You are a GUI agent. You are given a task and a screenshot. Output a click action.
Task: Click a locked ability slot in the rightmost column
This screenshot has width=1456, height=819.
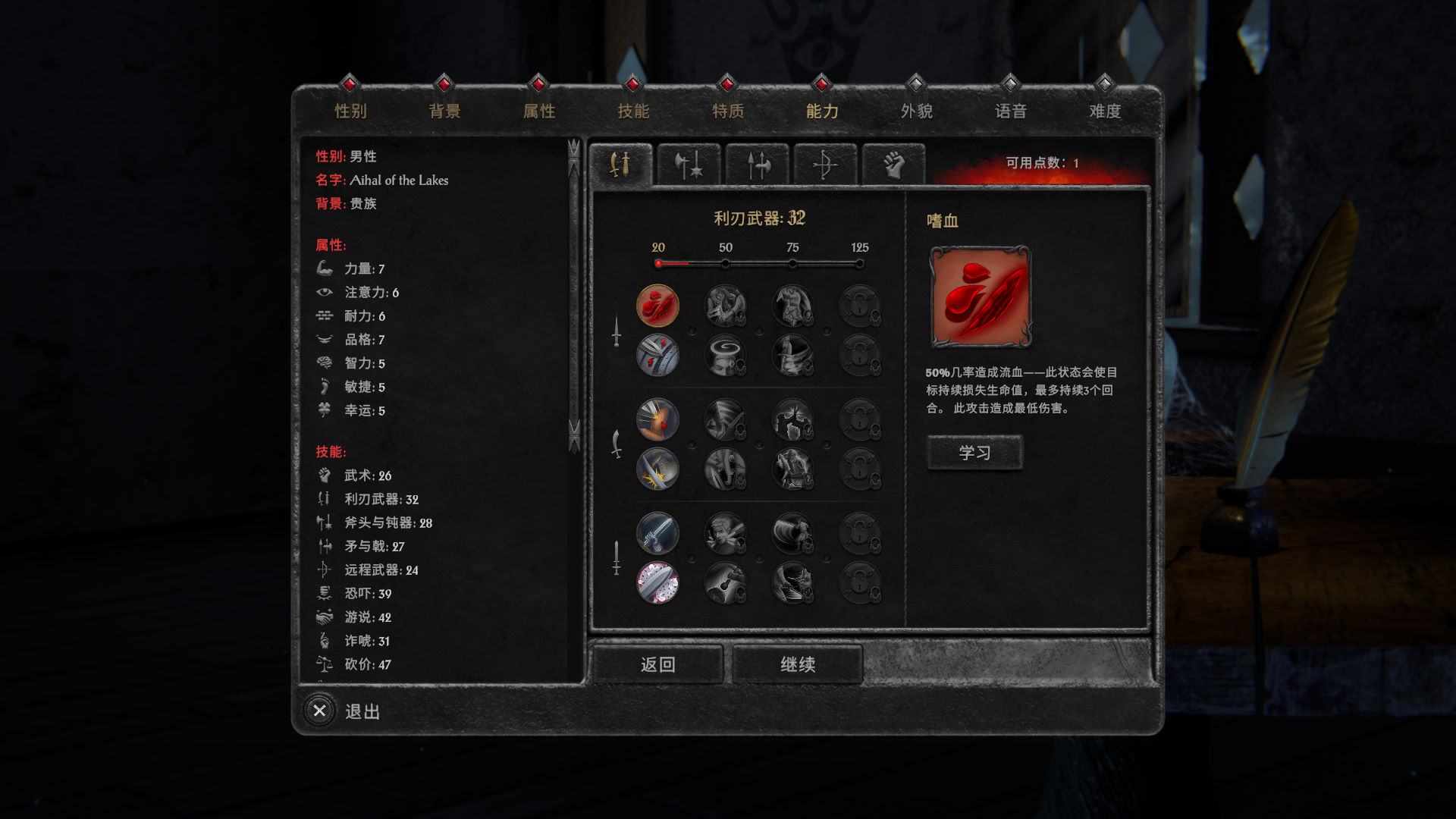click(x=861, y=306)
